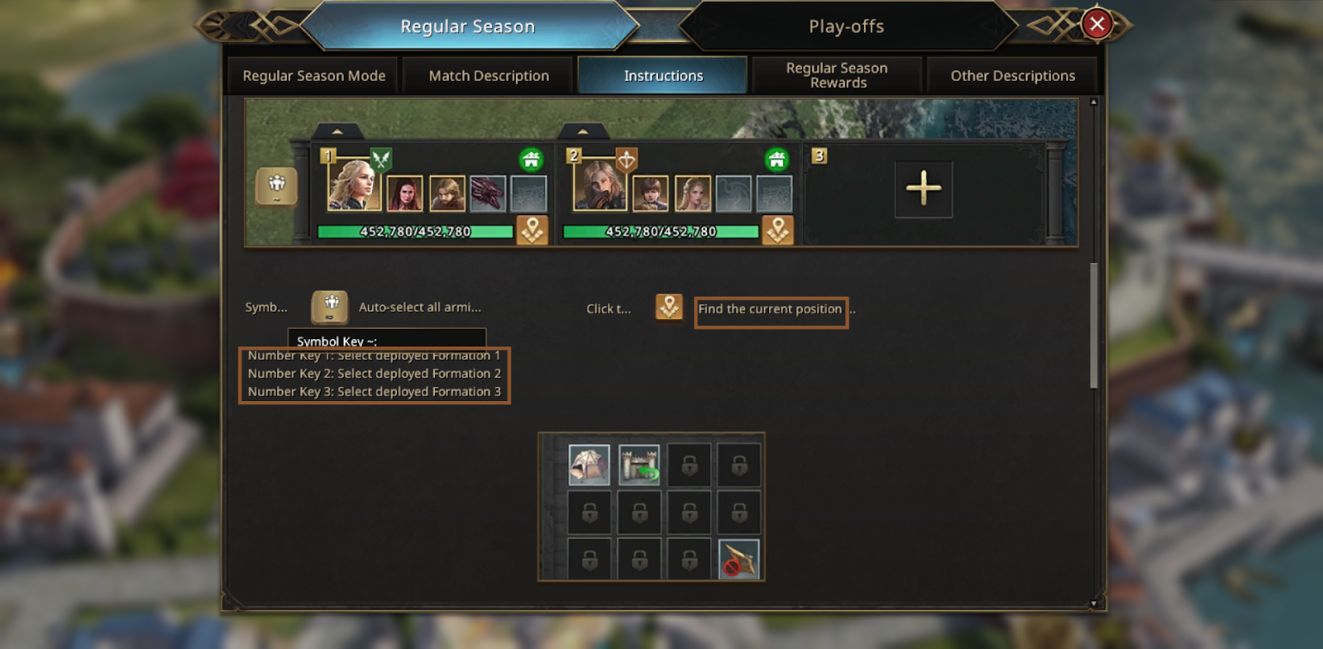Click the Instructions tab
Screen dimensions: 1323x649
coord(663,76)
